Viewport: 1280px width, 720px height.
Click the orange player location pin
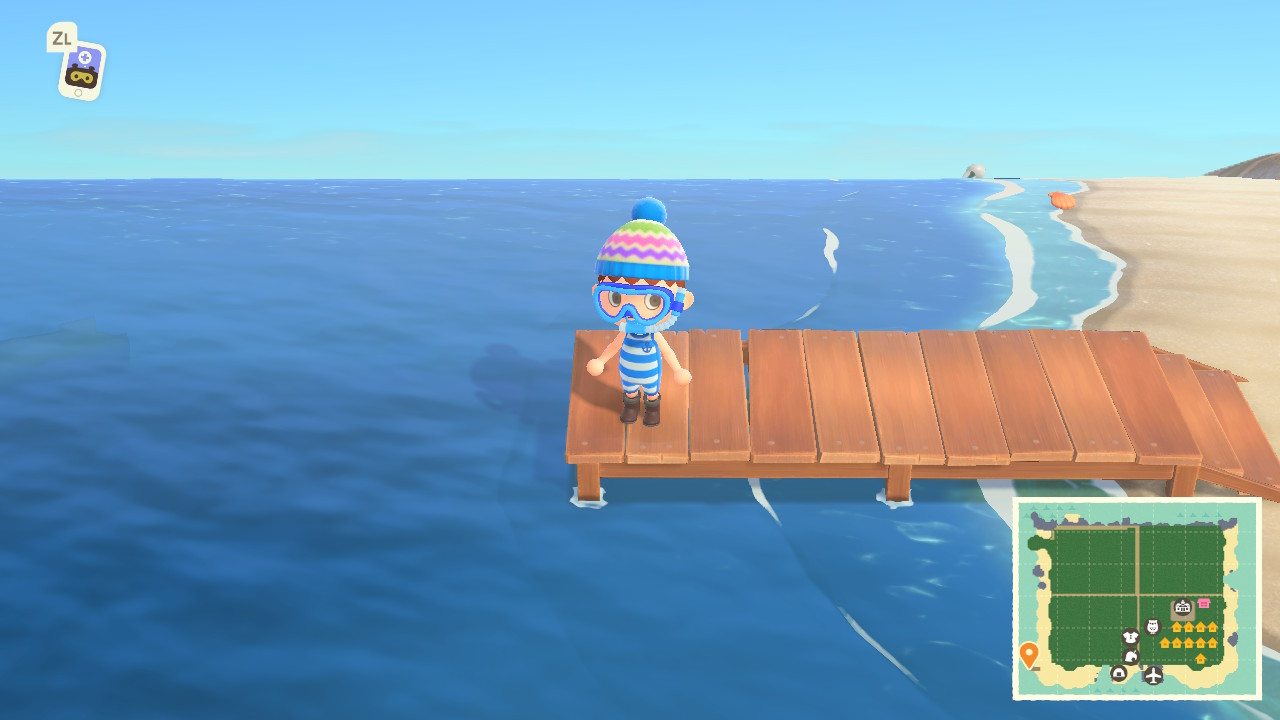point(1029,650)
